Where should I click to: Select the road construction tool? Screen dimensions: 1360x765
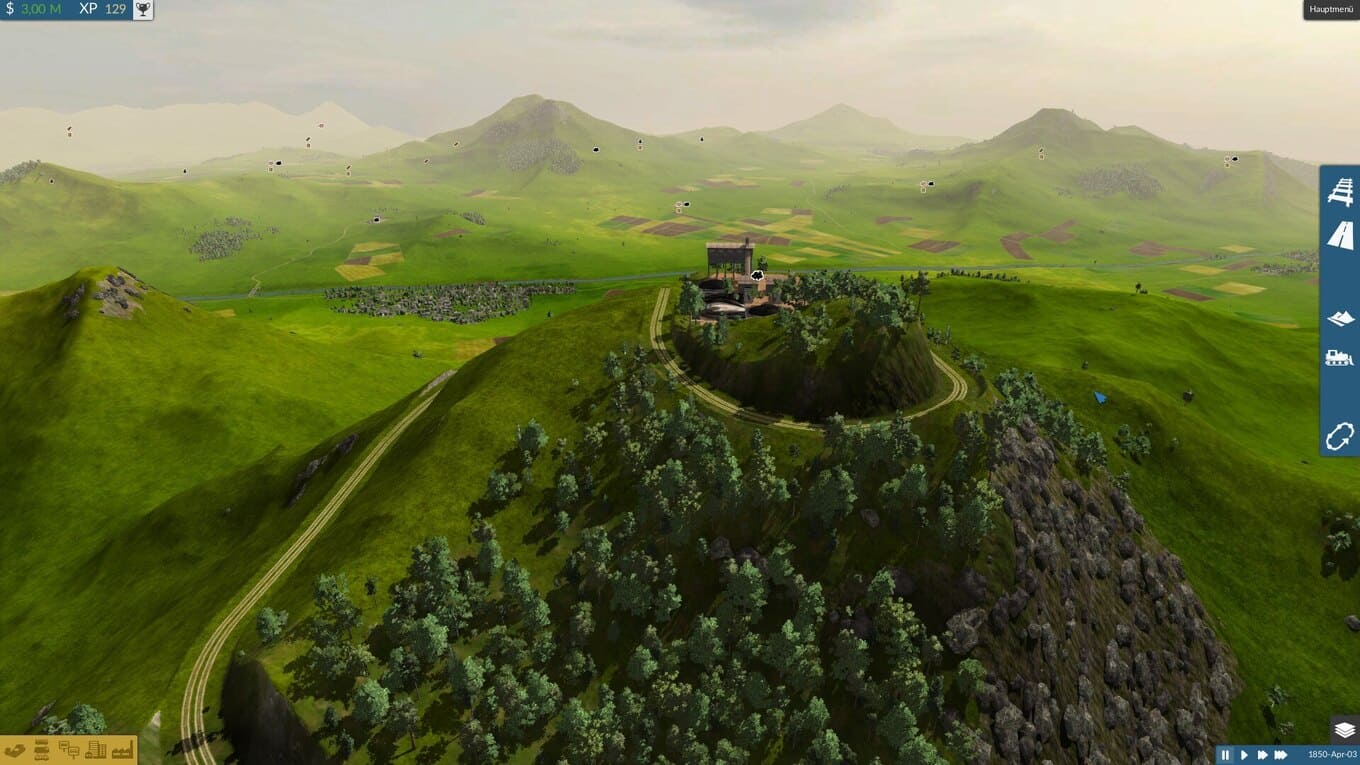tap(1340, 235)
